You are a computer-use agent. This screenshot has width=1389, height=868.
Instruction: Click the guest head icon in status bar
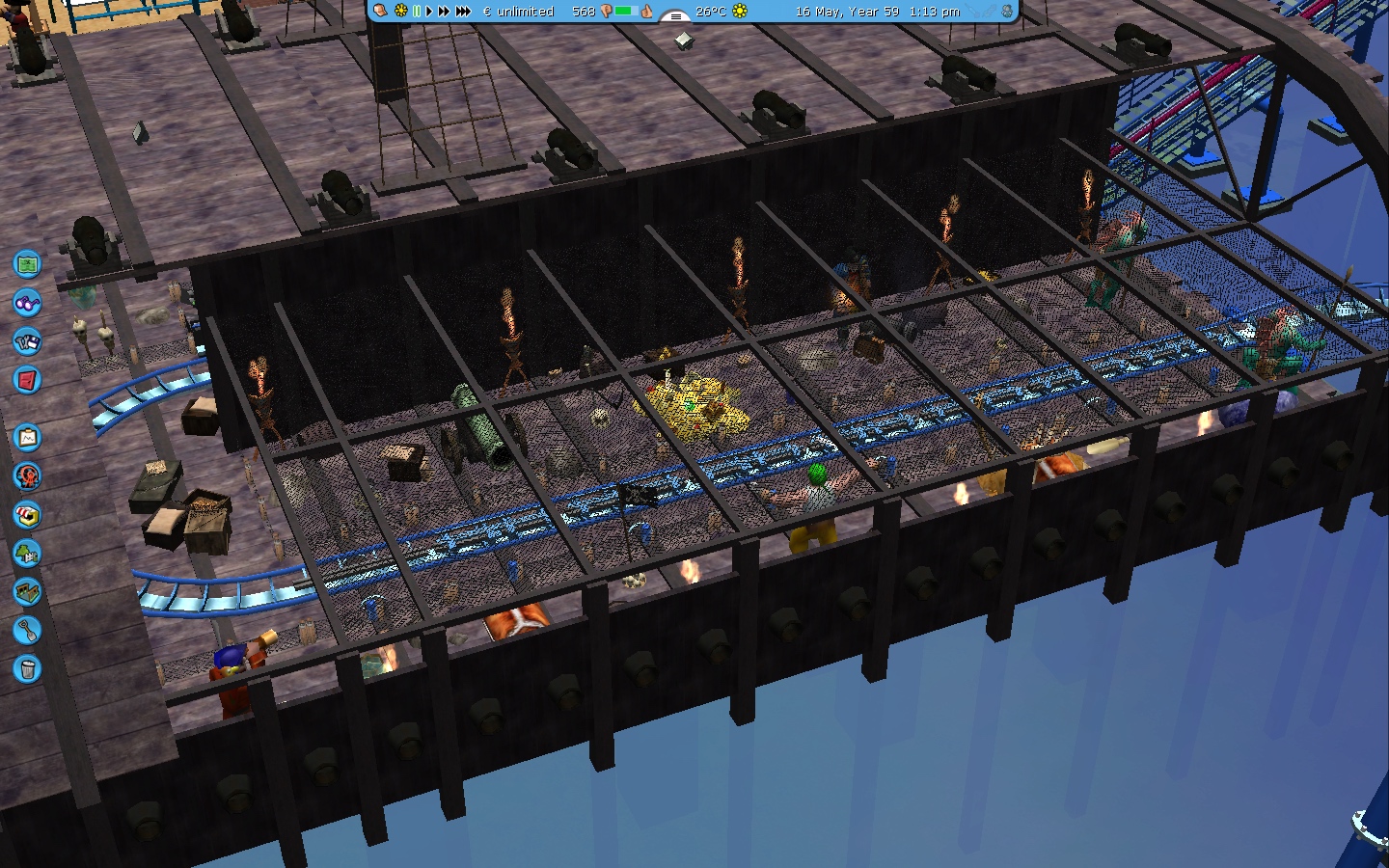(x=381, y=12)
